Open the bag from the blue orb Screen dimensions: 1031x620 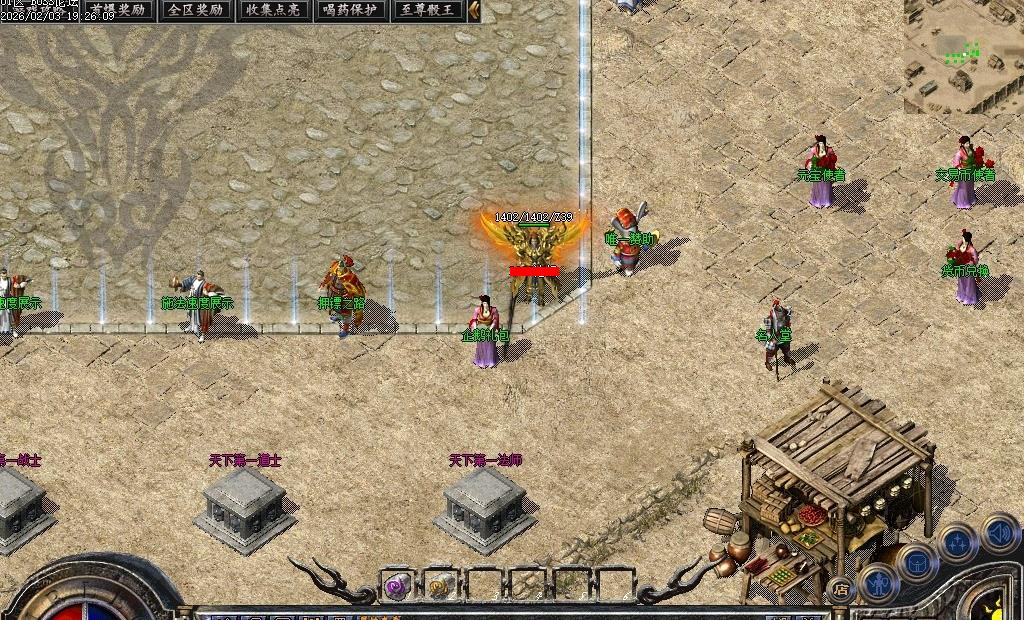917,562
